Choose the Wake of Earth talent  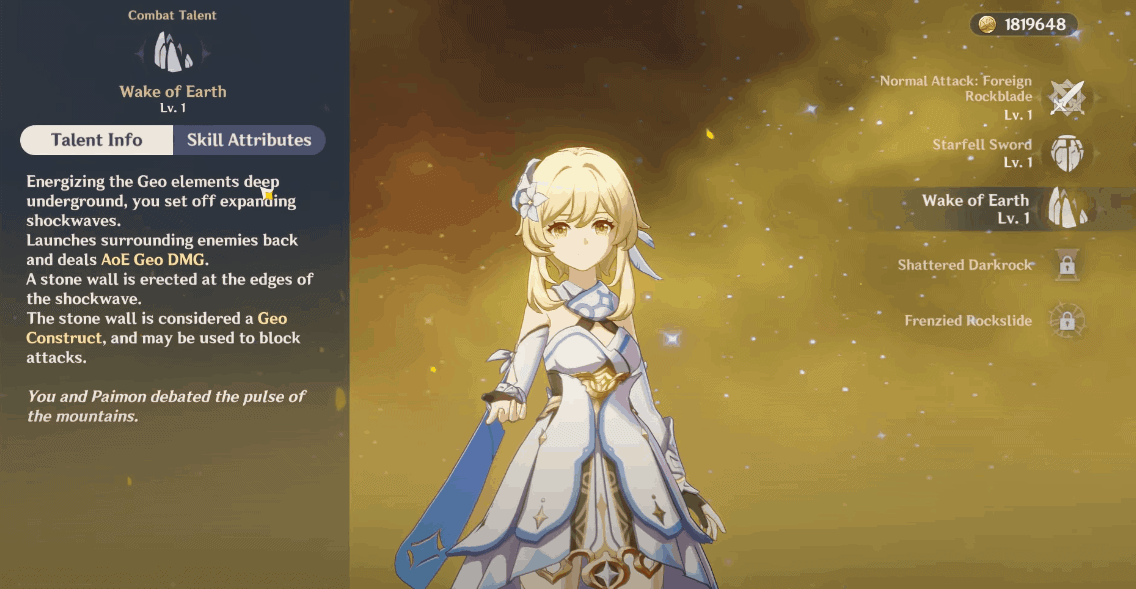[1067, 208]
